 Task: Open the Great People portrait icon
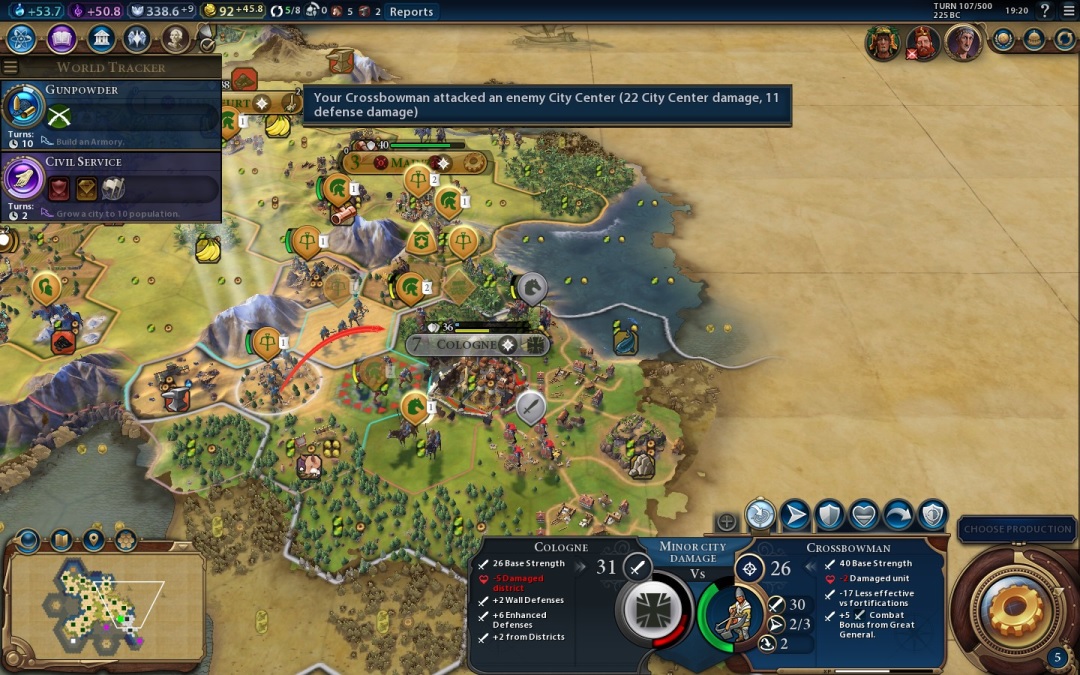176,39
